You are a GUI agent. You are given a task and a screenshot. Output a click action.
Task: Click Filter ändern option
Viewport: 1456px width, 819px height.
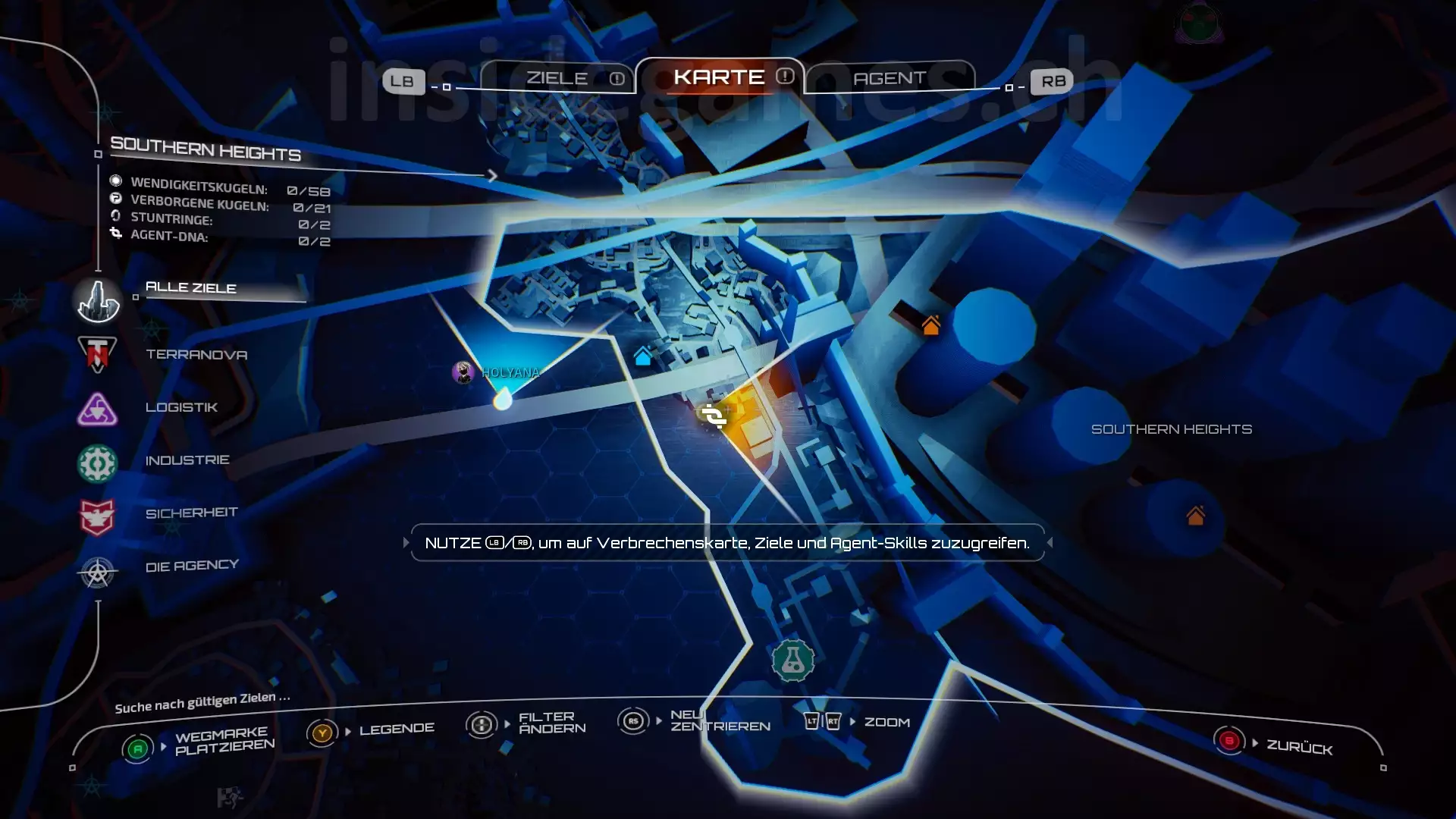[551, 723]
